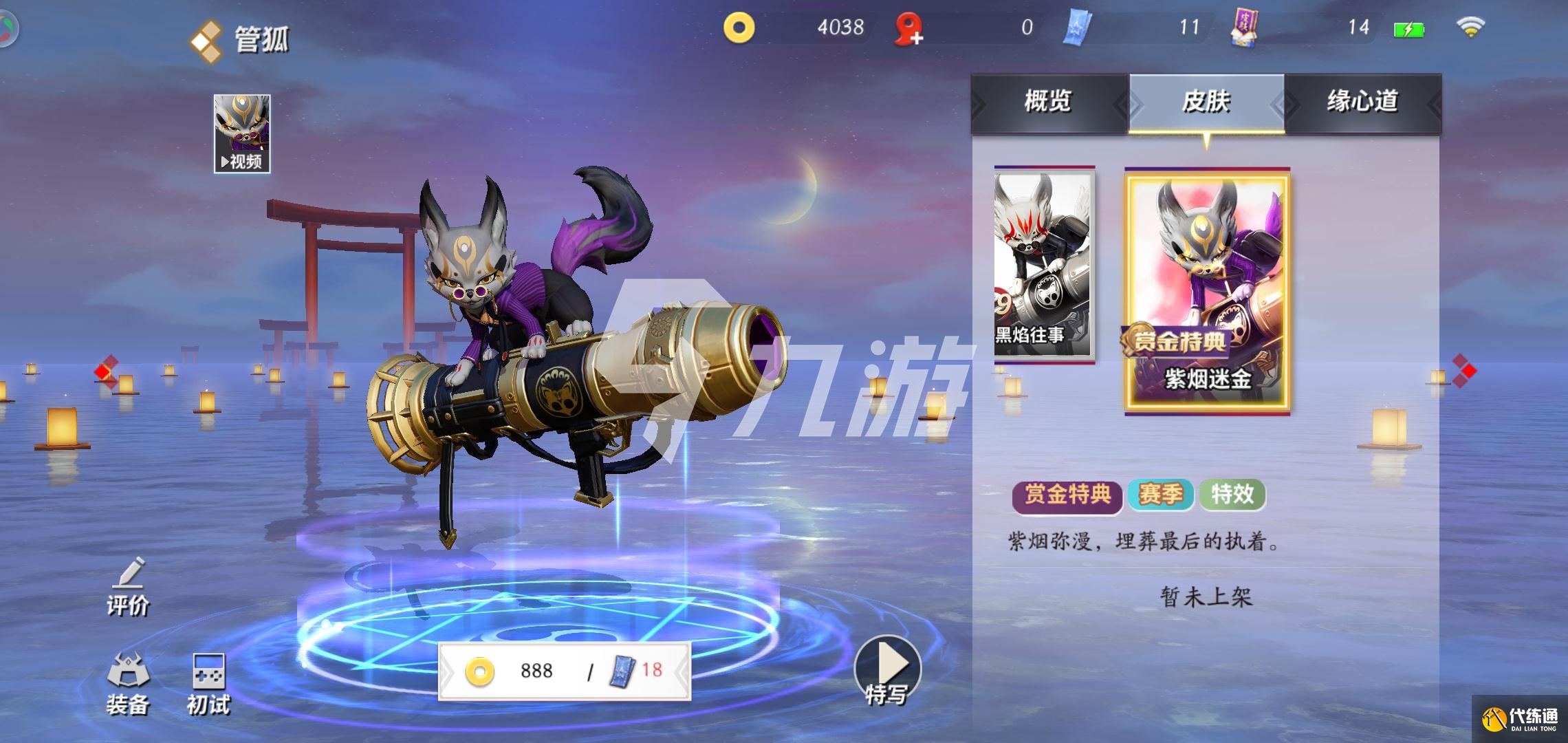Start the 初试 trial mode
The image size is (1568, 743).
pyautogui.click(x=208, y=683)
